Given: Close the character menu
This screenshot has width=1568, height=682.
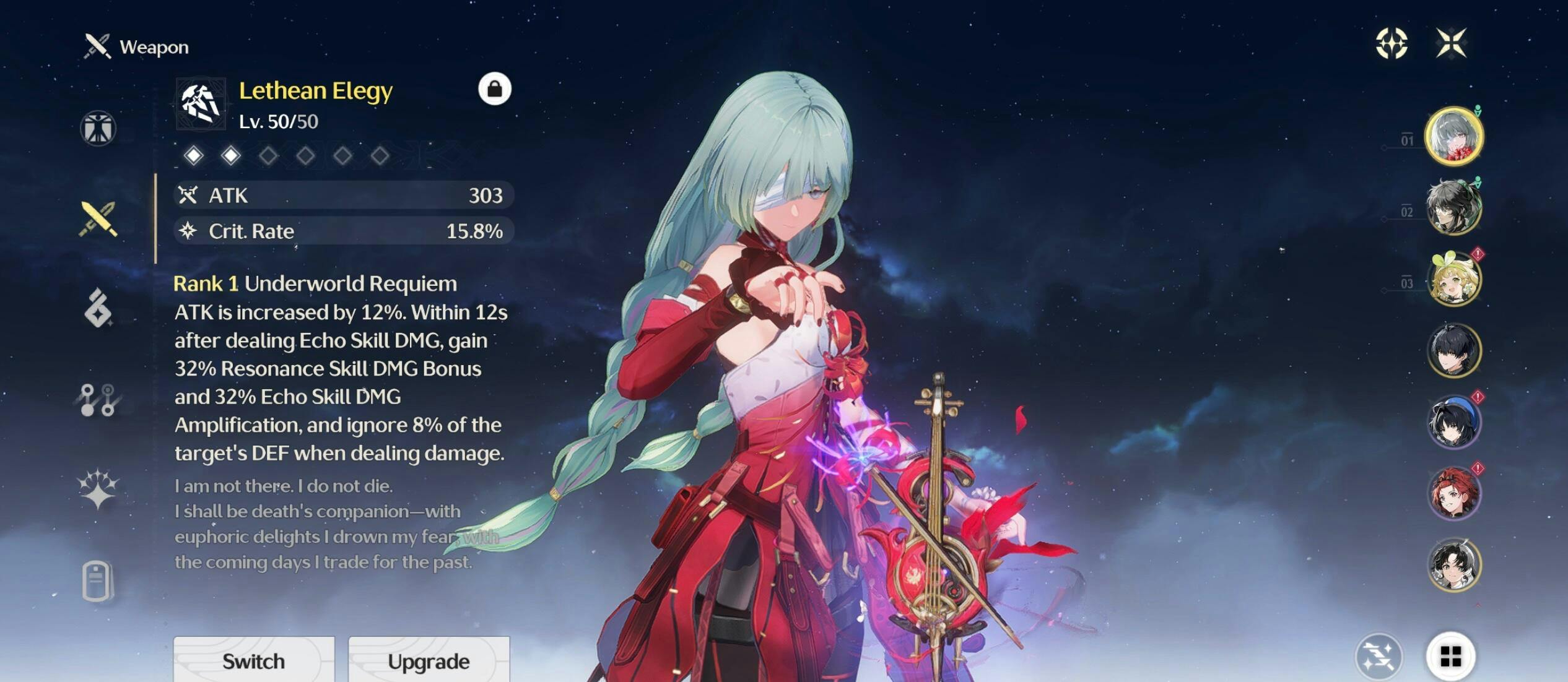Looking at the screenshot, I should coord(1451,43).
